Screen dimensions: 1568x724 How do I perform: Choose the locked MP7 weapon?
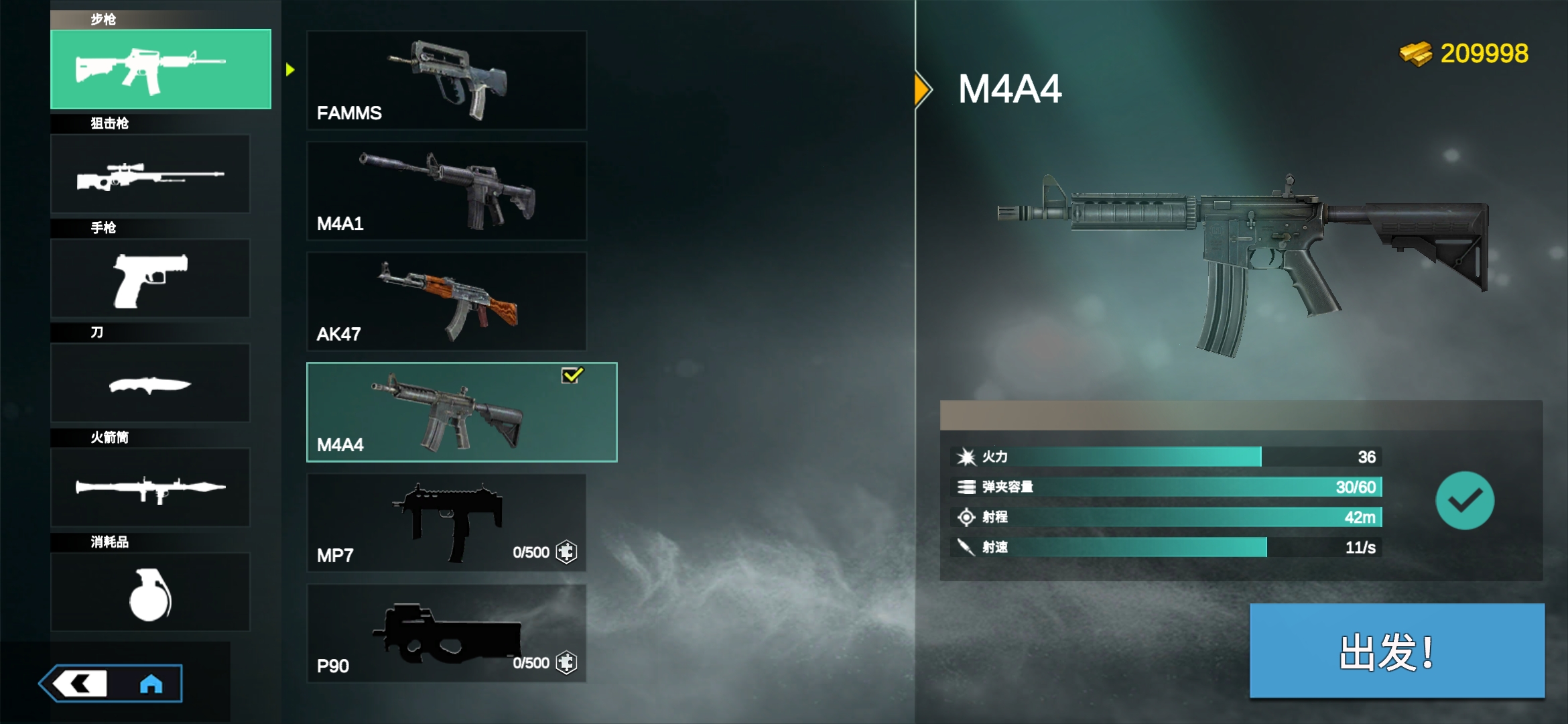446,523
